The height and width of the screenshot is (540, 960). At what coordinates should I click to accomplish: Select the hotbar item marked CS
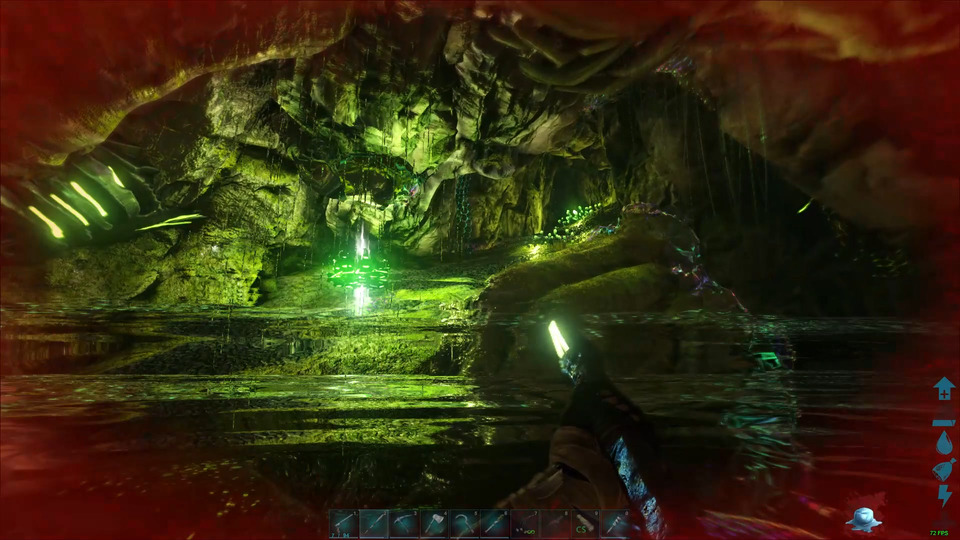pyautogui.click(x=584, y=523)
